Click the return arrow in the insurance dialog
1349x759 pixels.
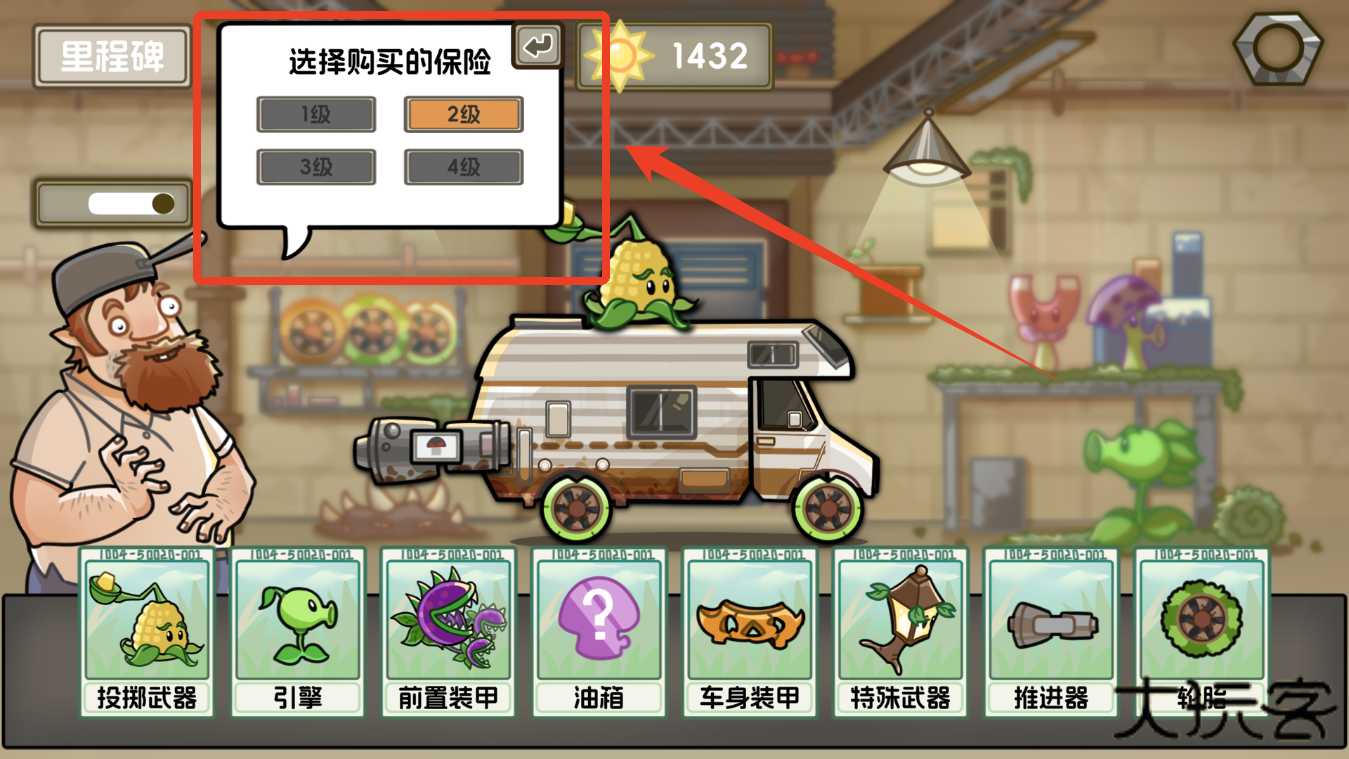tap(537, 45)
